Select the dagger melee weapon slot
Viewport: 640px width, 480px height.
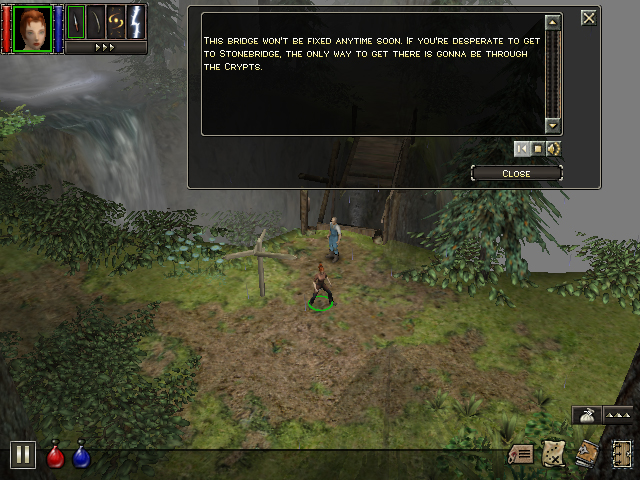(75, 21)
